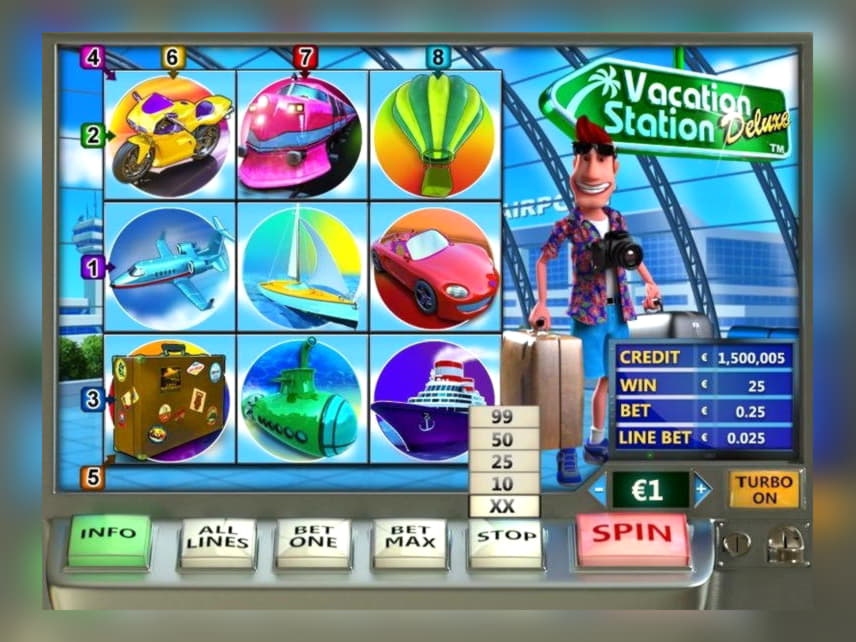The image size is (856, 642).
Task: Choose BET MAX
Action: pyautogui.click(x=409, y=541)
